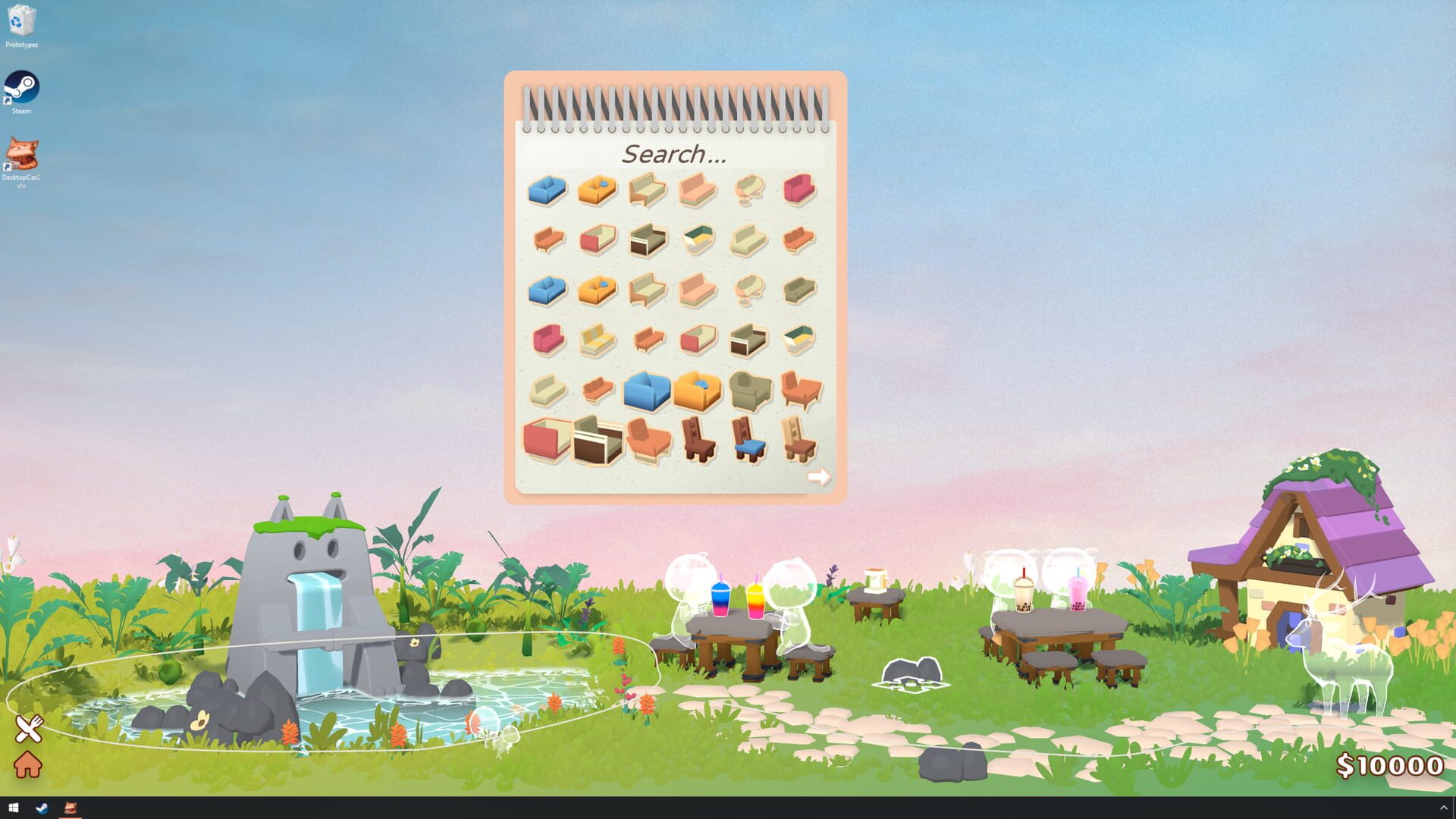The height and width of the screenshot is (819, 1456).
Task: Choose the orange sofa with a cushion
Action: pos(597,190)
